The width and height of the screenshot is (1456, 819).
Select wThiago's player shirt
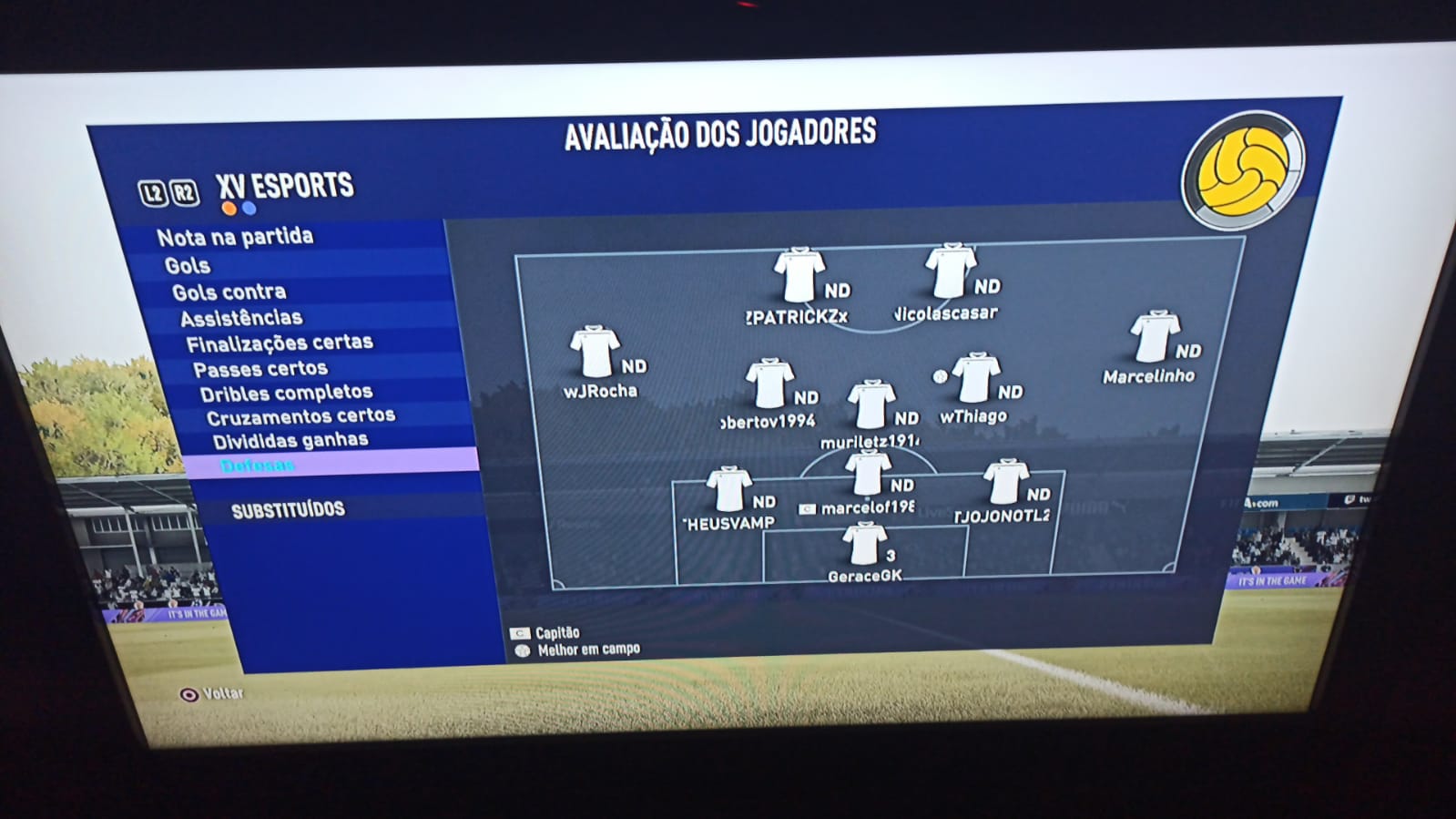tap(976, 378)
